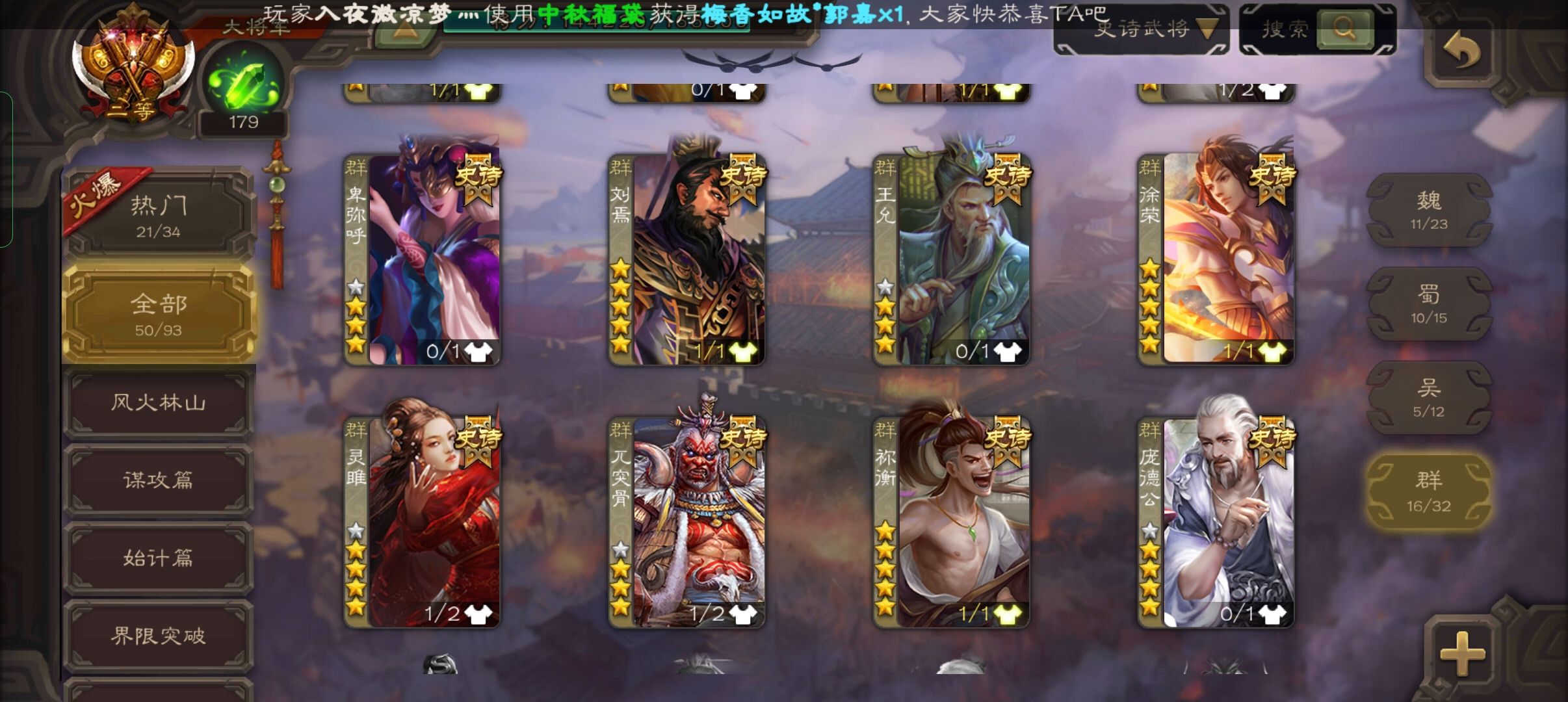
Task: Show the 始计篇 category
Action: tap(159, 558)
